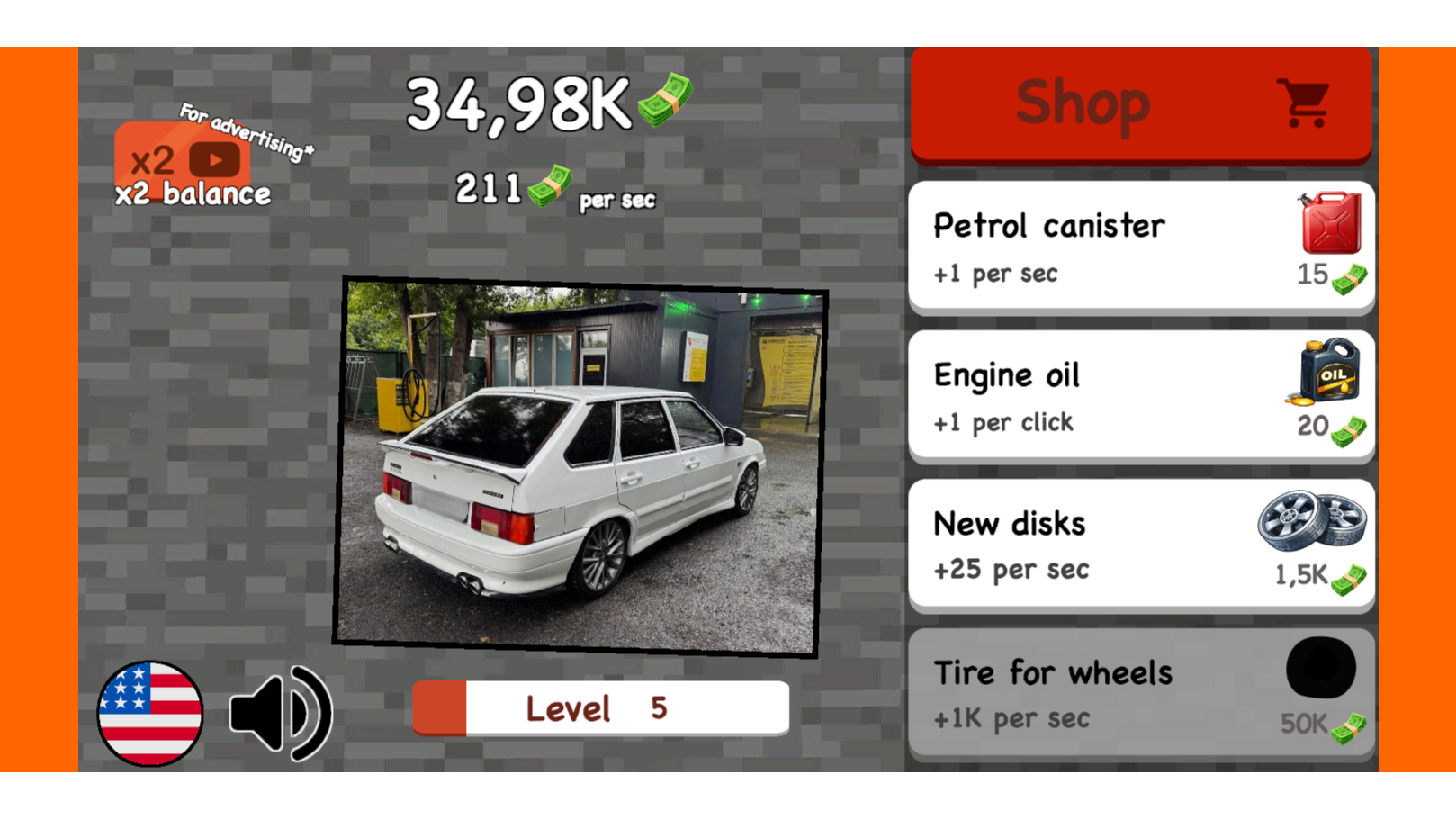1456x819 pixels.
Task: Select the New disks shop entry
Action: [1139, 544]
